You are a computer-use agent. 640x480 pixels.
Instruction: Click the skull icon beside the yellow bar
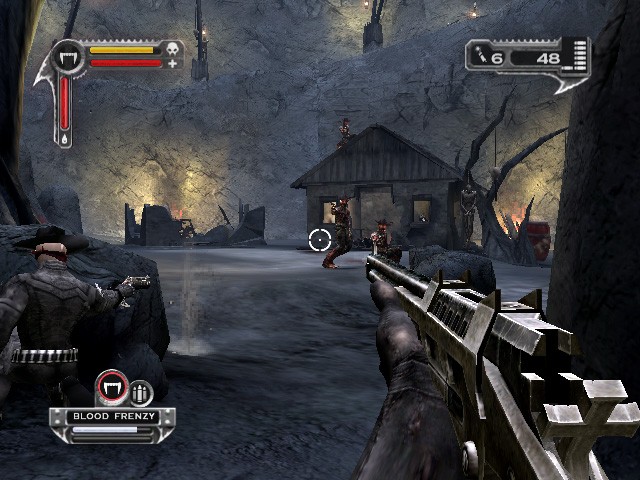click(173, 48)
